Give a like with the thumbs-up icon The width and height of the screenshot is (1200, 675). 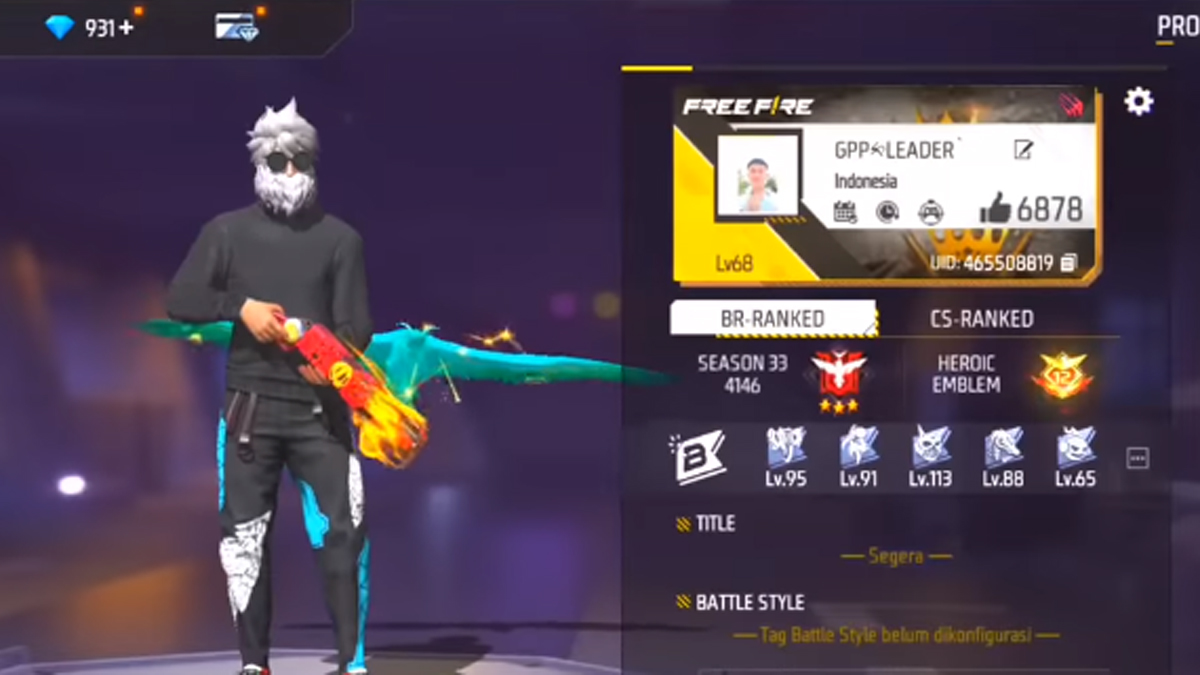pyautogui.click(x=995, y=209)
